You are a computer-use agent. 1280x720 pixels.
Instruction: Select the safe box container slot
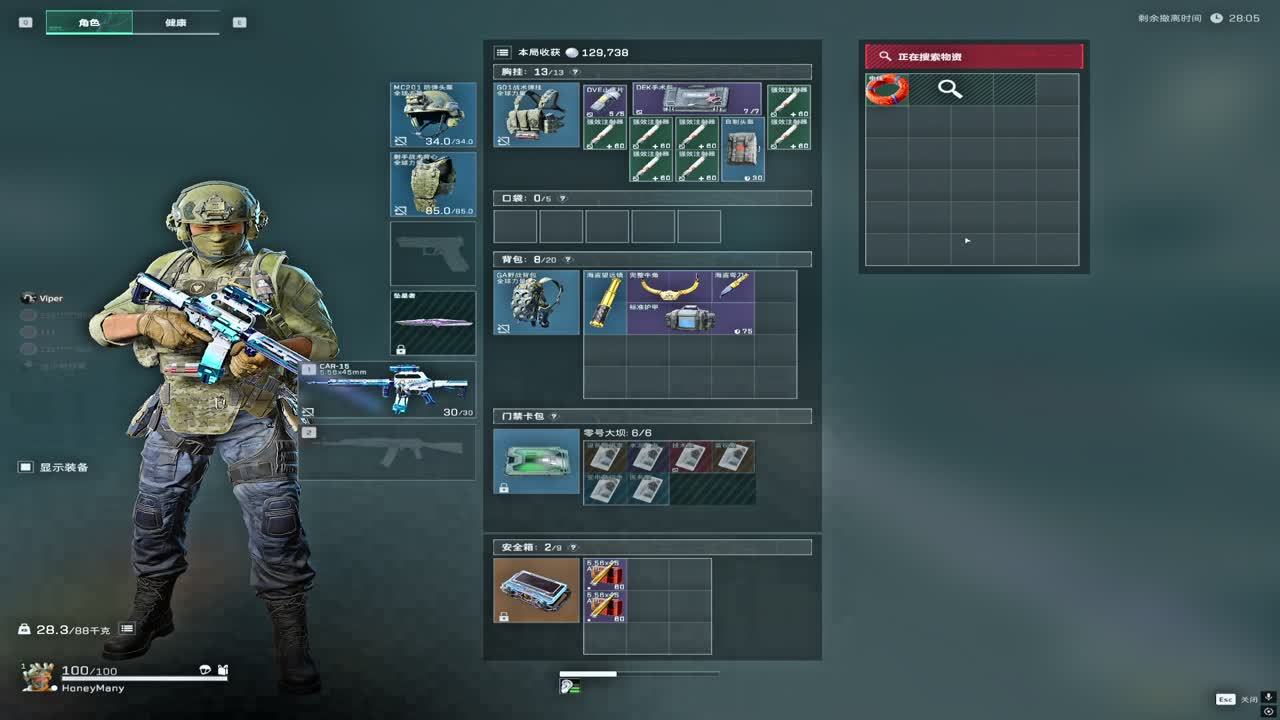[x=536, y=590]
